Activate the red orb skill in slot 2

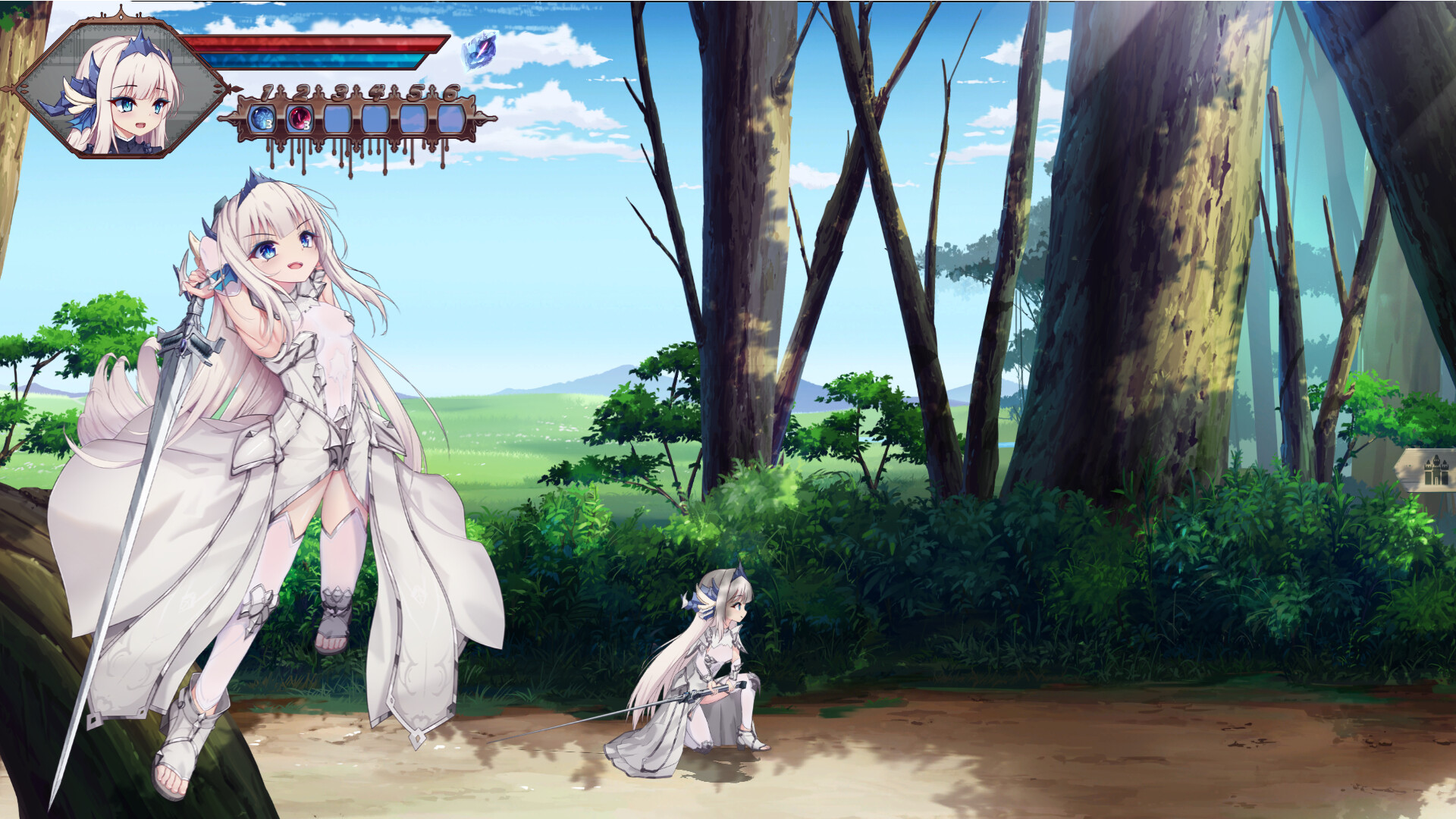(300, 118)
